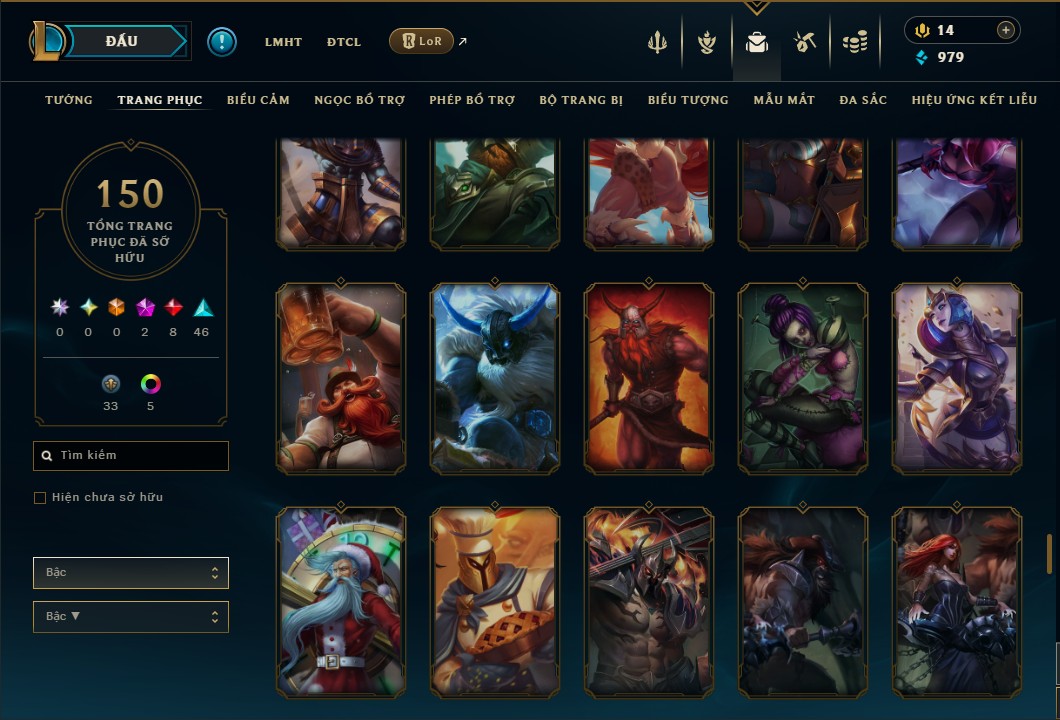Switch to the ĐTCL game mode
Screen dimensions: 1060x720
tap(344, 42)
